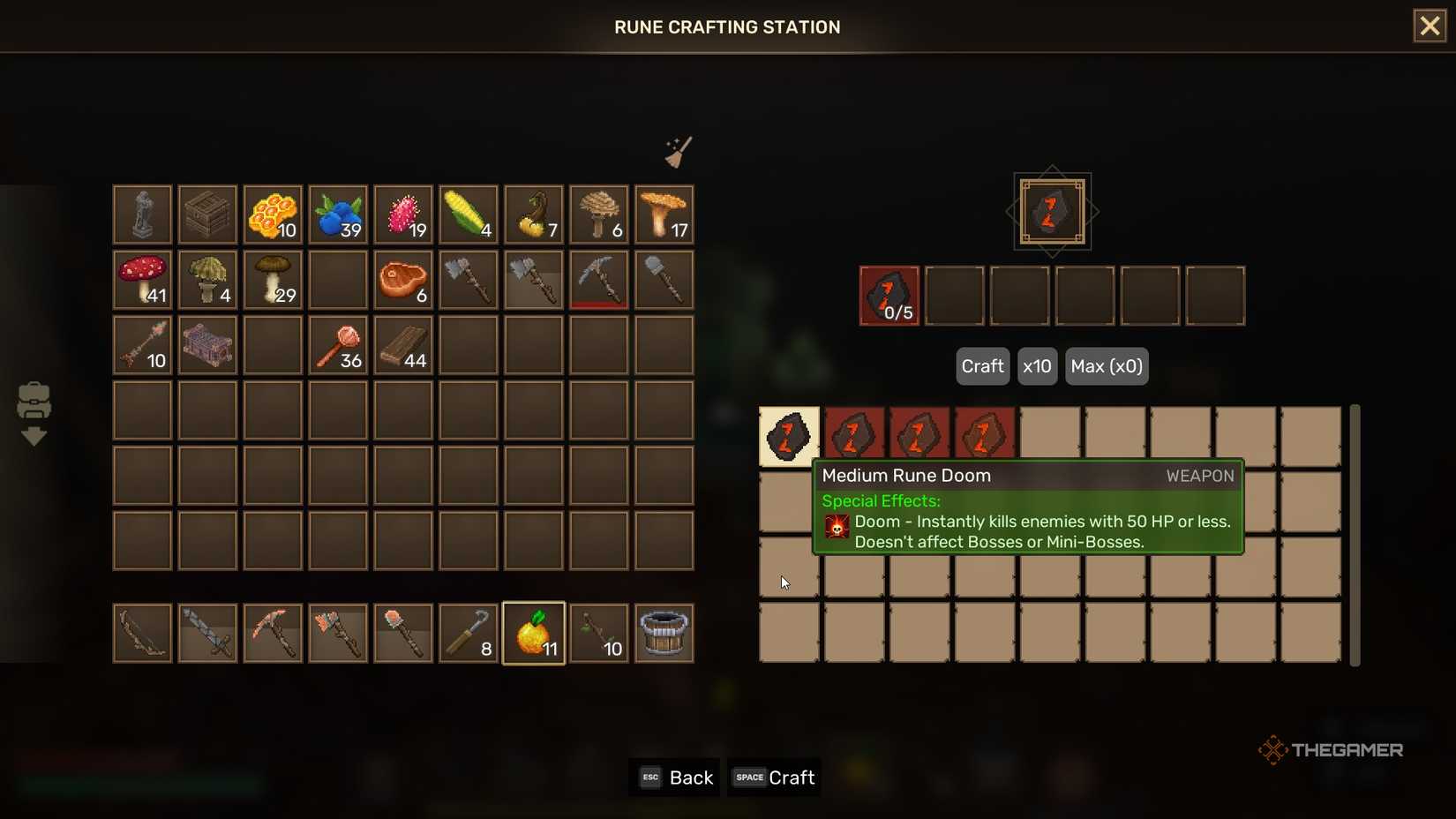Viewport: 1456px width, 819px height.
Task: Click the honeycomb stack in the inventory
Action: pos(273,214)
